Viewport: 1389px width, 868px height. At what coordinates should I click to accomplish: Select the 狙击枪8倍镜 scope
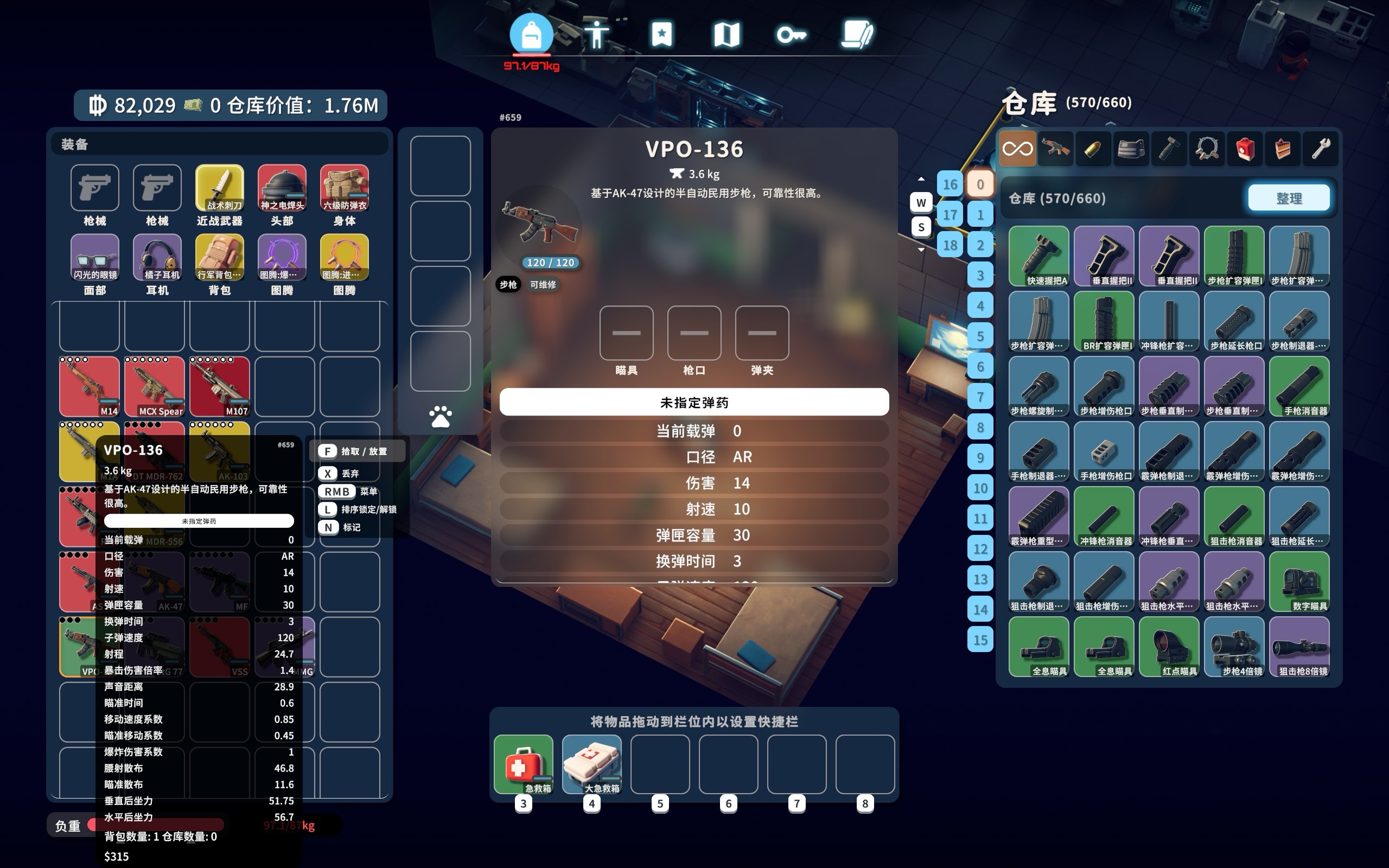click(1299, 647)
